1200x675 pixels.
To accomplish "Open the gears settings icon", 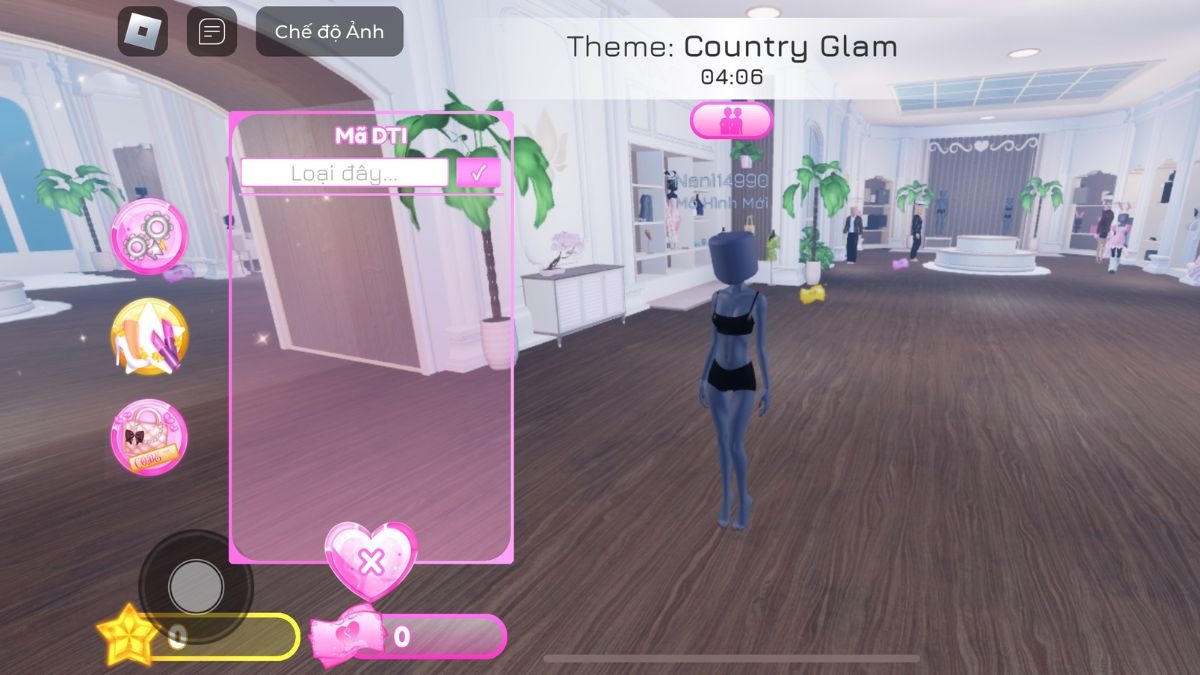I will [149, 236].
